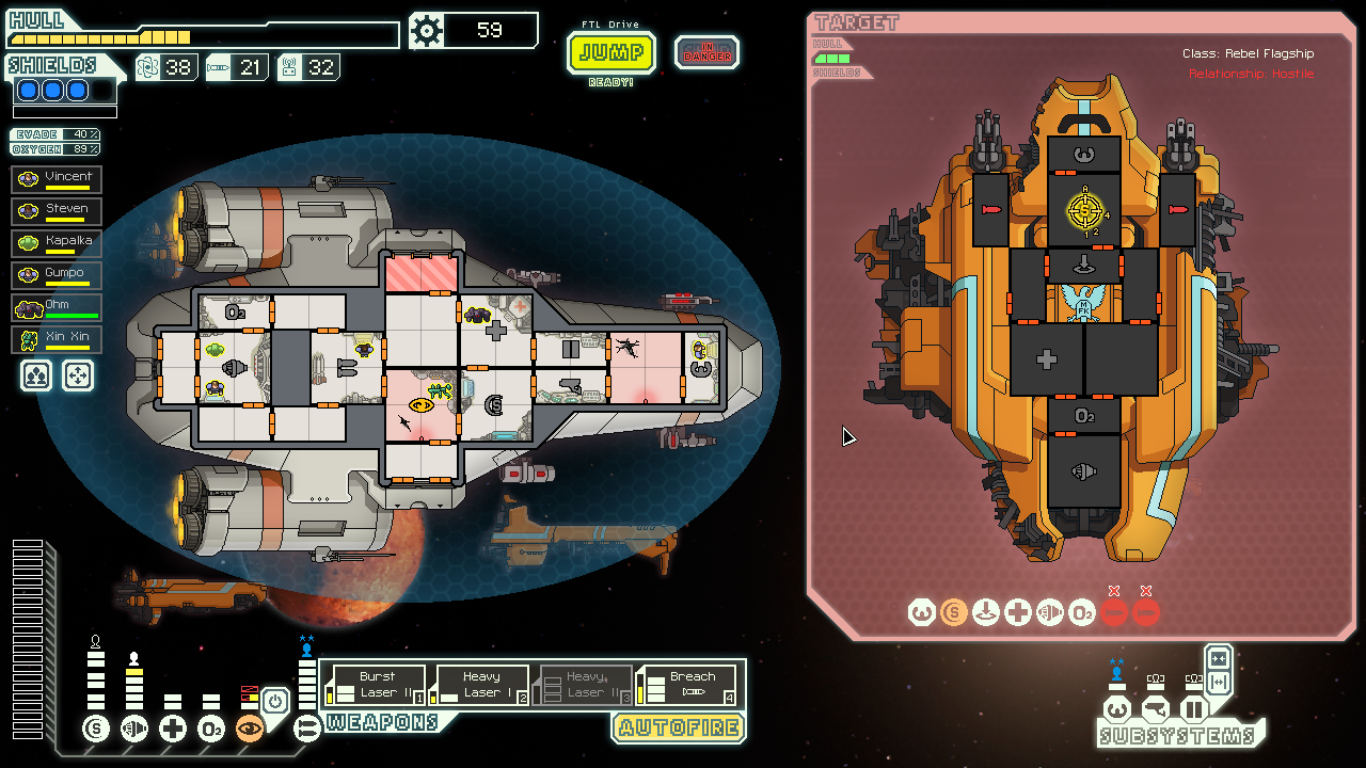
Task: Click the engines system icon
Action: coord(134,729)
